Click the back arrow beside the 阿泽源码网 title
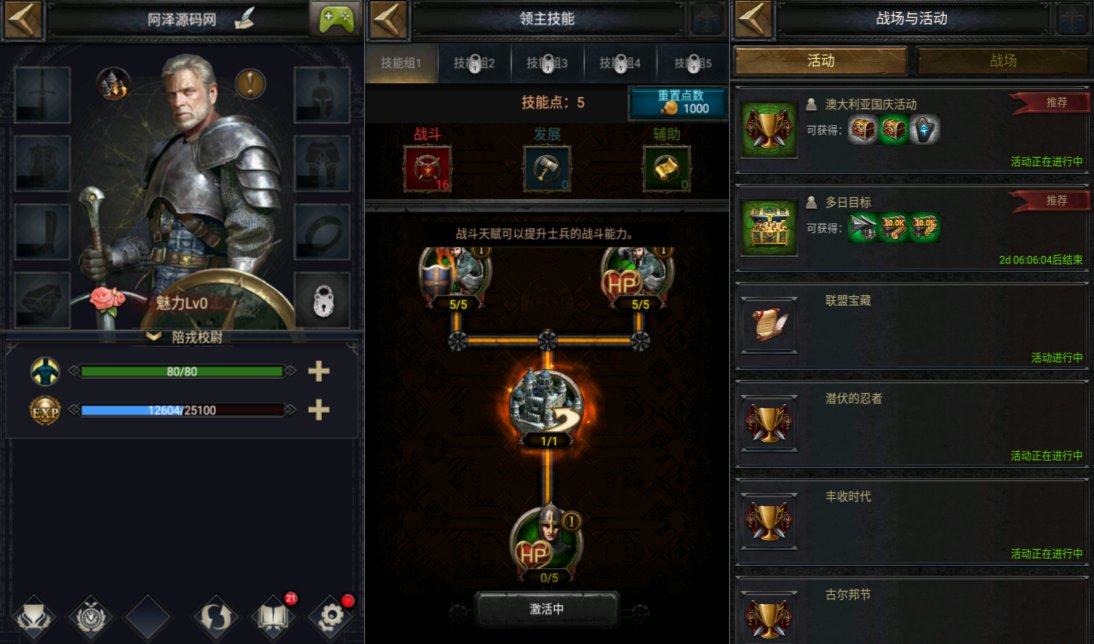The width and height of the screenshot is (1094, 644). click(22, 19)
